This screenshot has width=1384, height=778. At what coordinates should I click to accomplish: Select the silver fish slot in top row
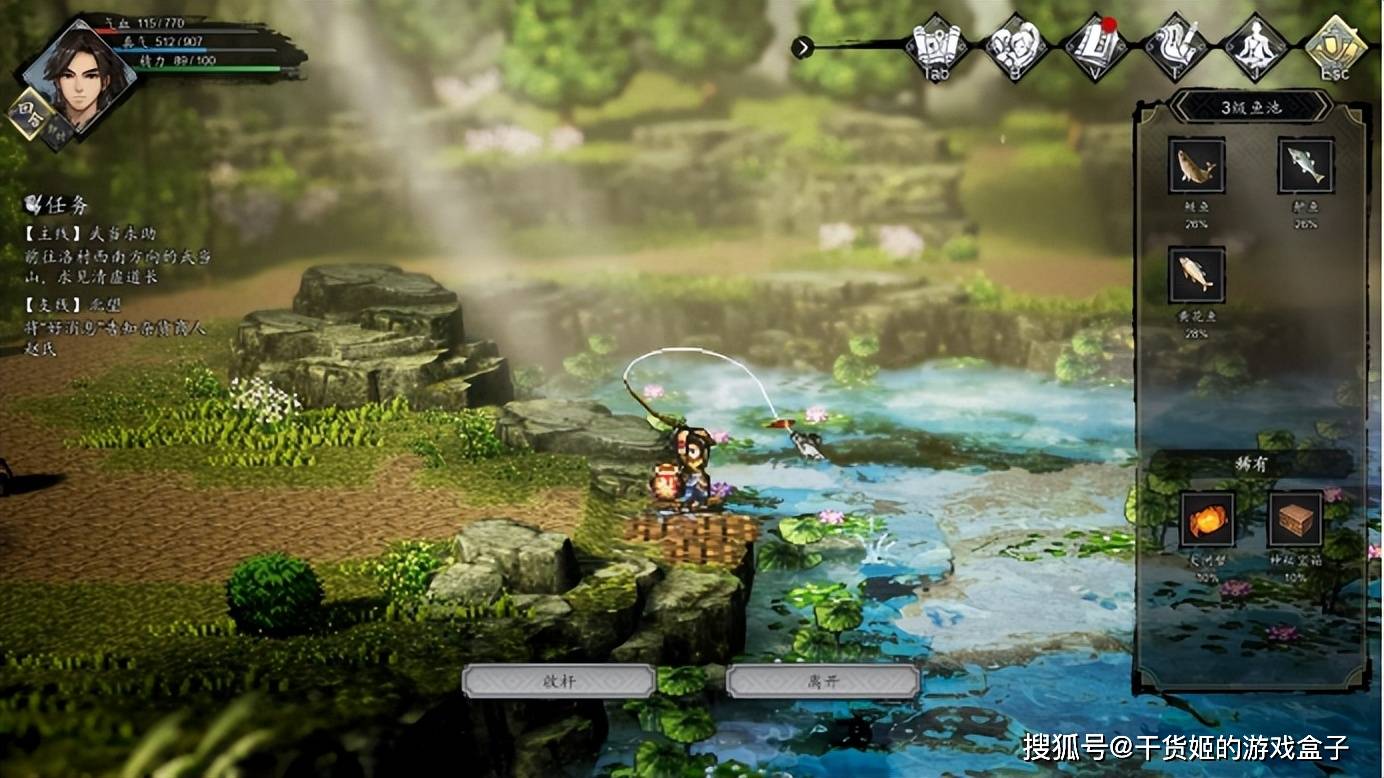[x=1305, y=166]
